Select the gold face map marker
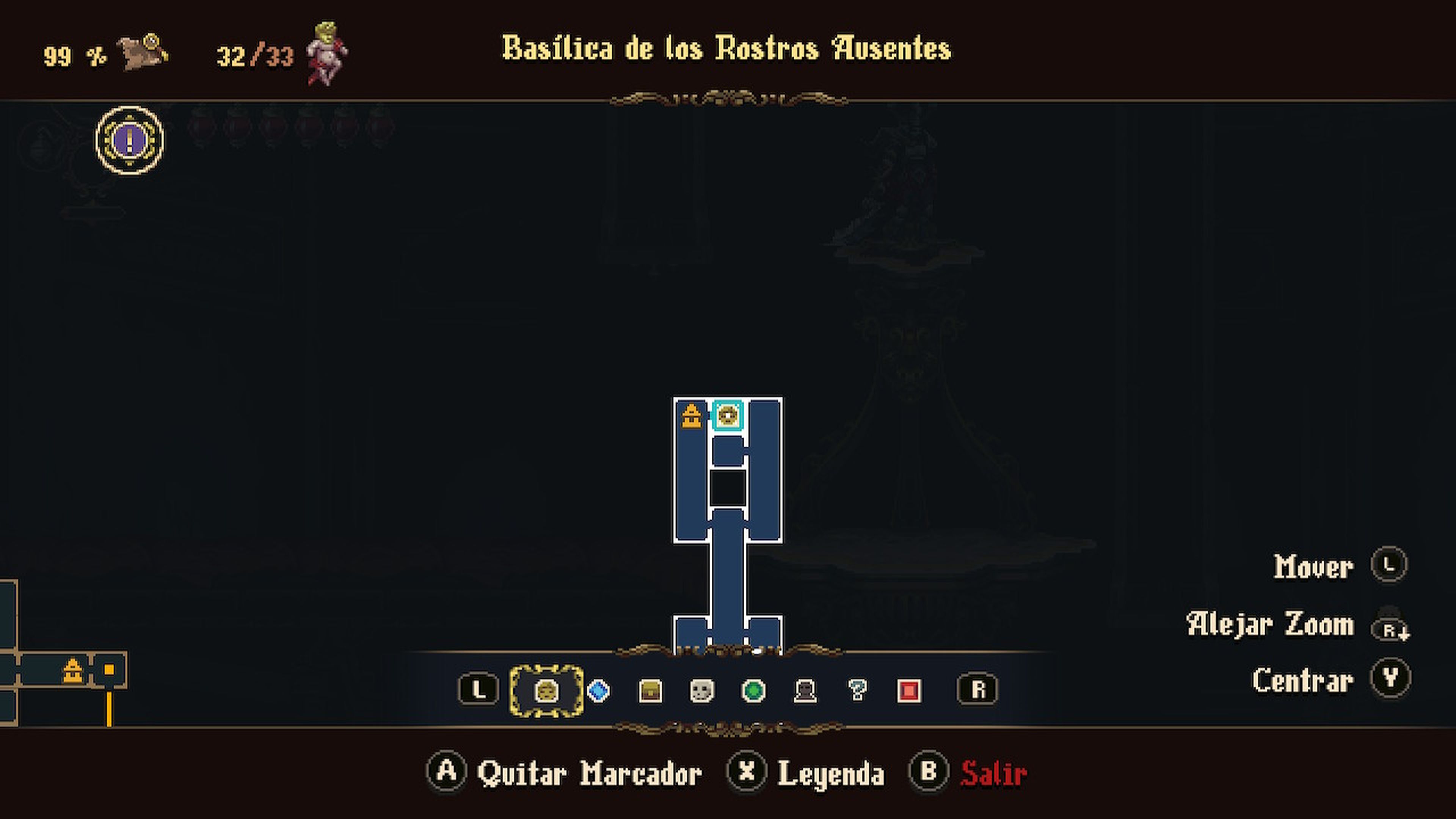 [x=547, y=690]
